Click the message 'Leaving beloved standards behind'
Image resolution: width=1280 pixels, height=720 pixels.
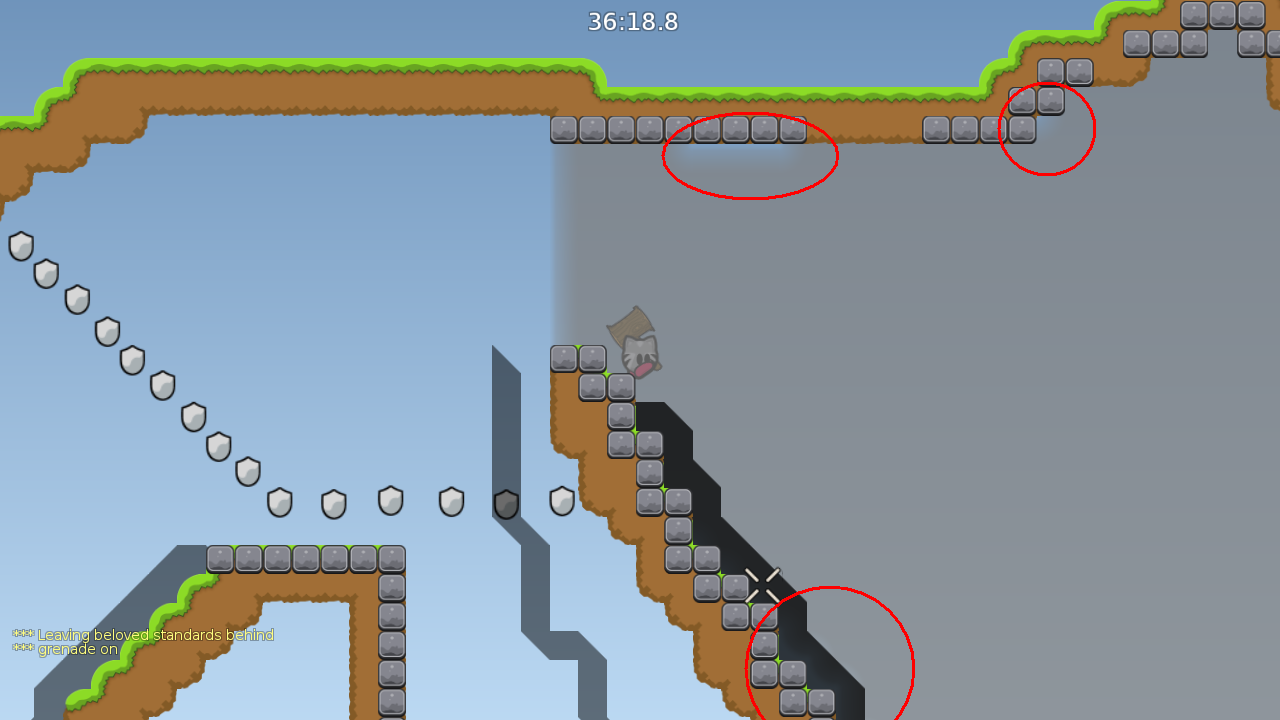click(152, 634)
